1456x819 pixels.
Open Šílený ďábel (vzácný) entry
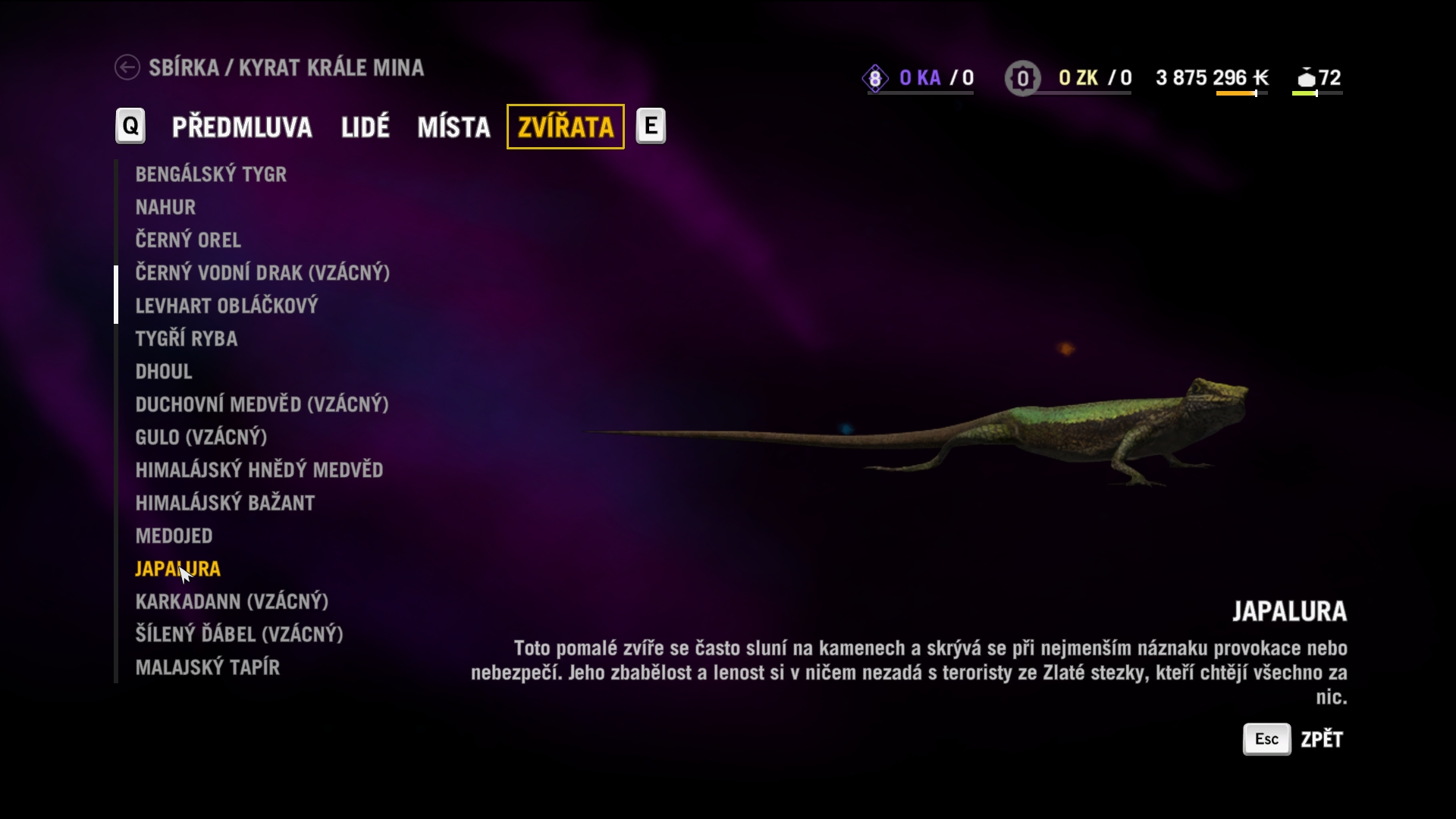pyautogui.click(x=239, y=634)
